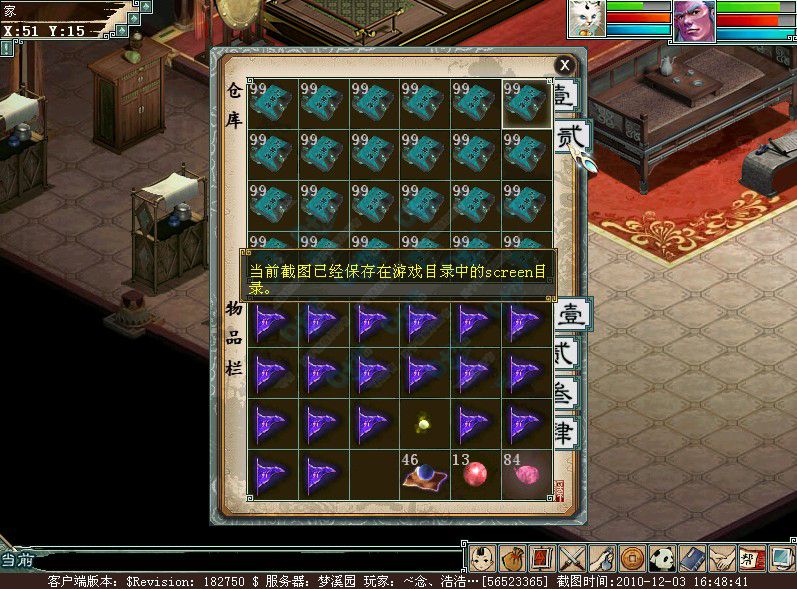Viewport: 797px width, 589px height.
Task: Open the computer monitor system icon
Action: coord(781,558)
